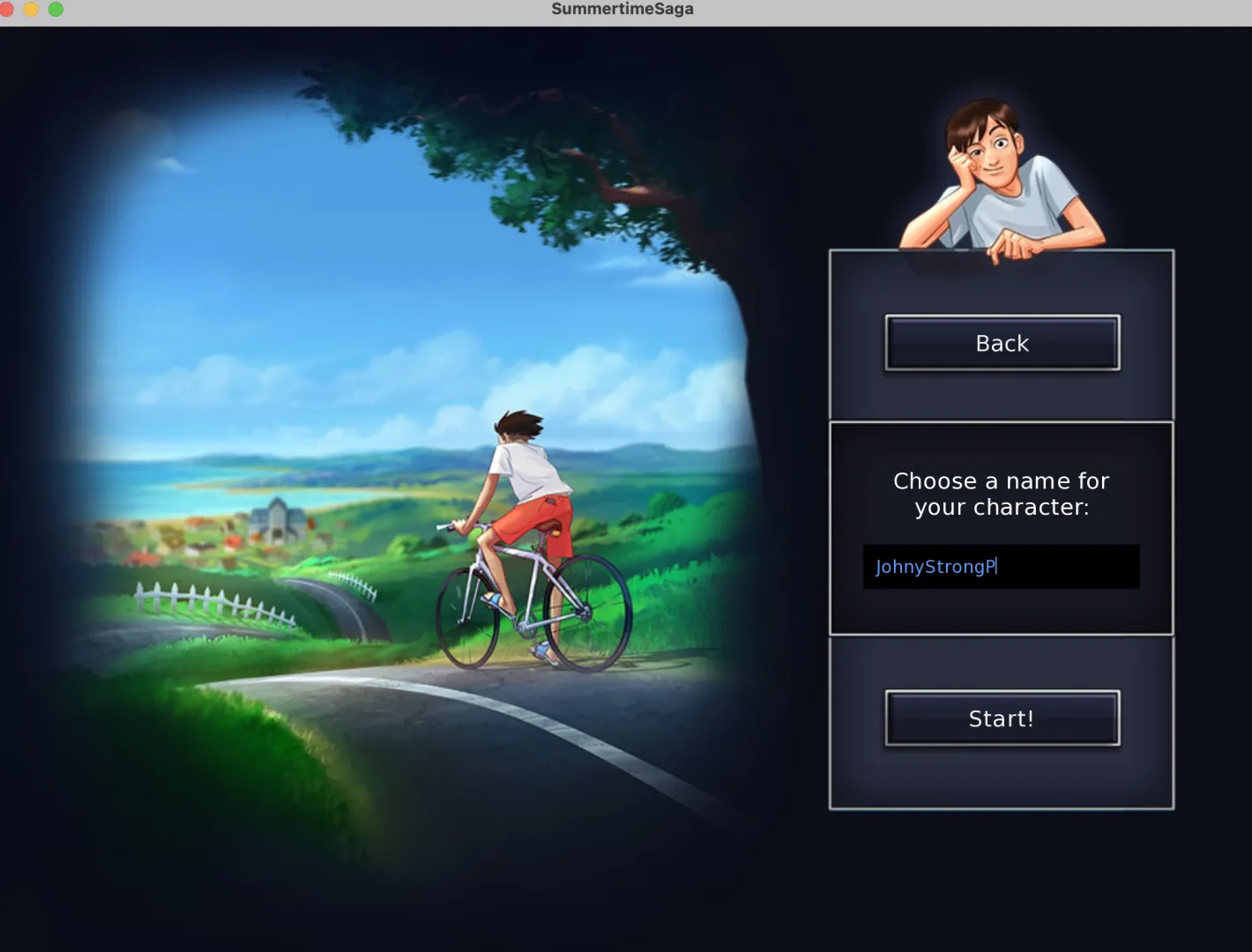This screenshot has width=1252, height=952.
Task: Go back using the Back button
Action: pos(1002,343)
